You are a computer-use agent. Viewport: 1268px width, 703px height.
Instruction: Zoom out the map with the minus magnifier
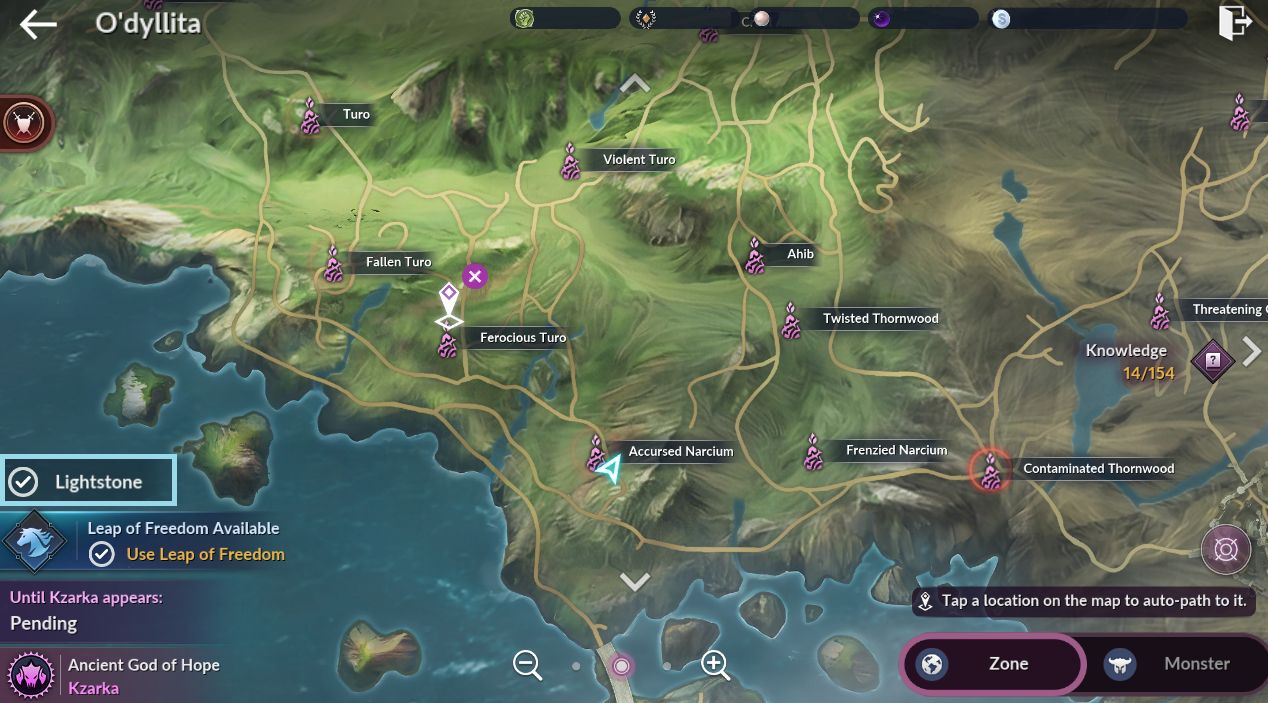pos(528,664)
